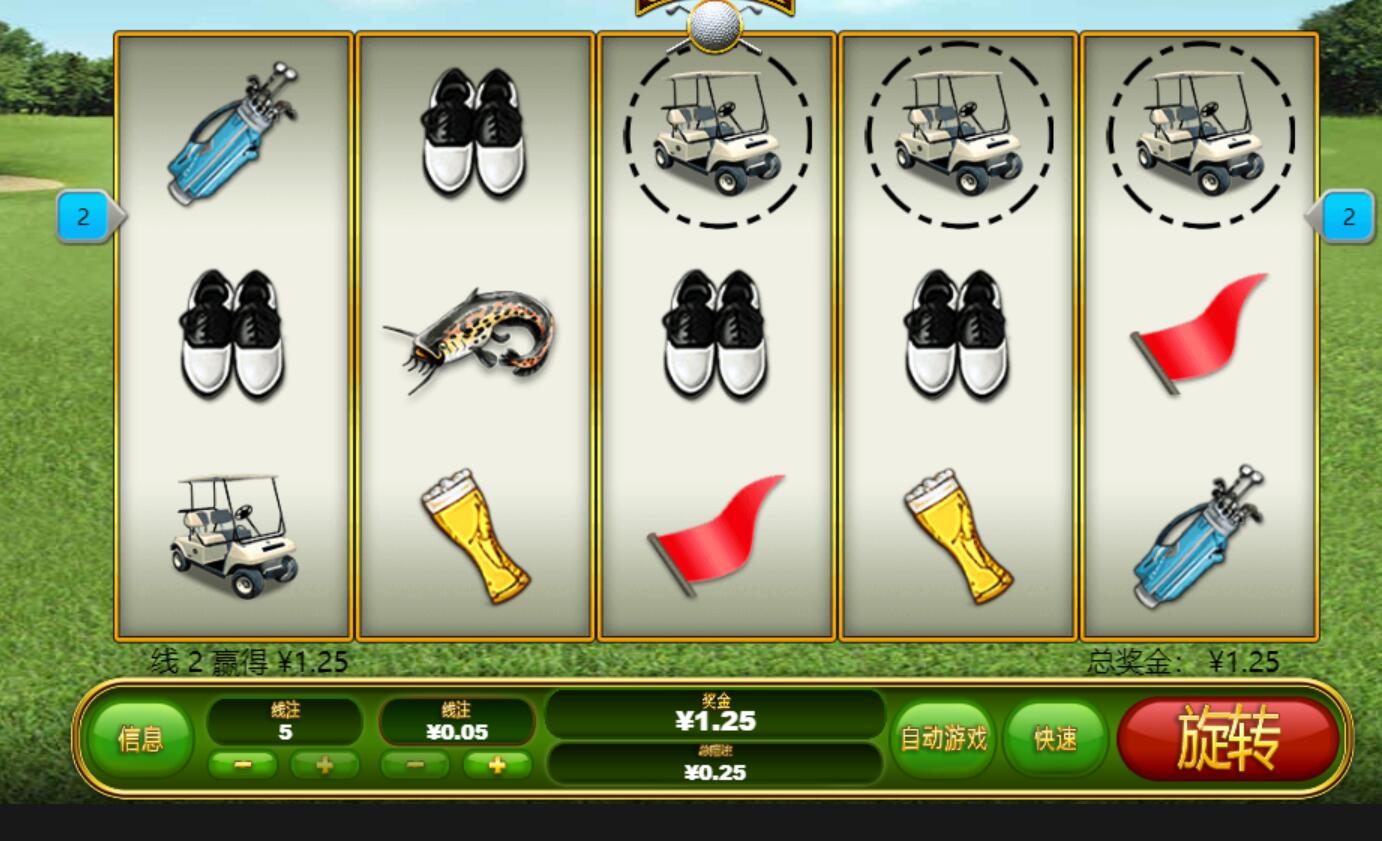The width and height of the screenshot is (1382, 841).
Task: Lower the ¥0.05 line bet
Action: click(415, 765)
